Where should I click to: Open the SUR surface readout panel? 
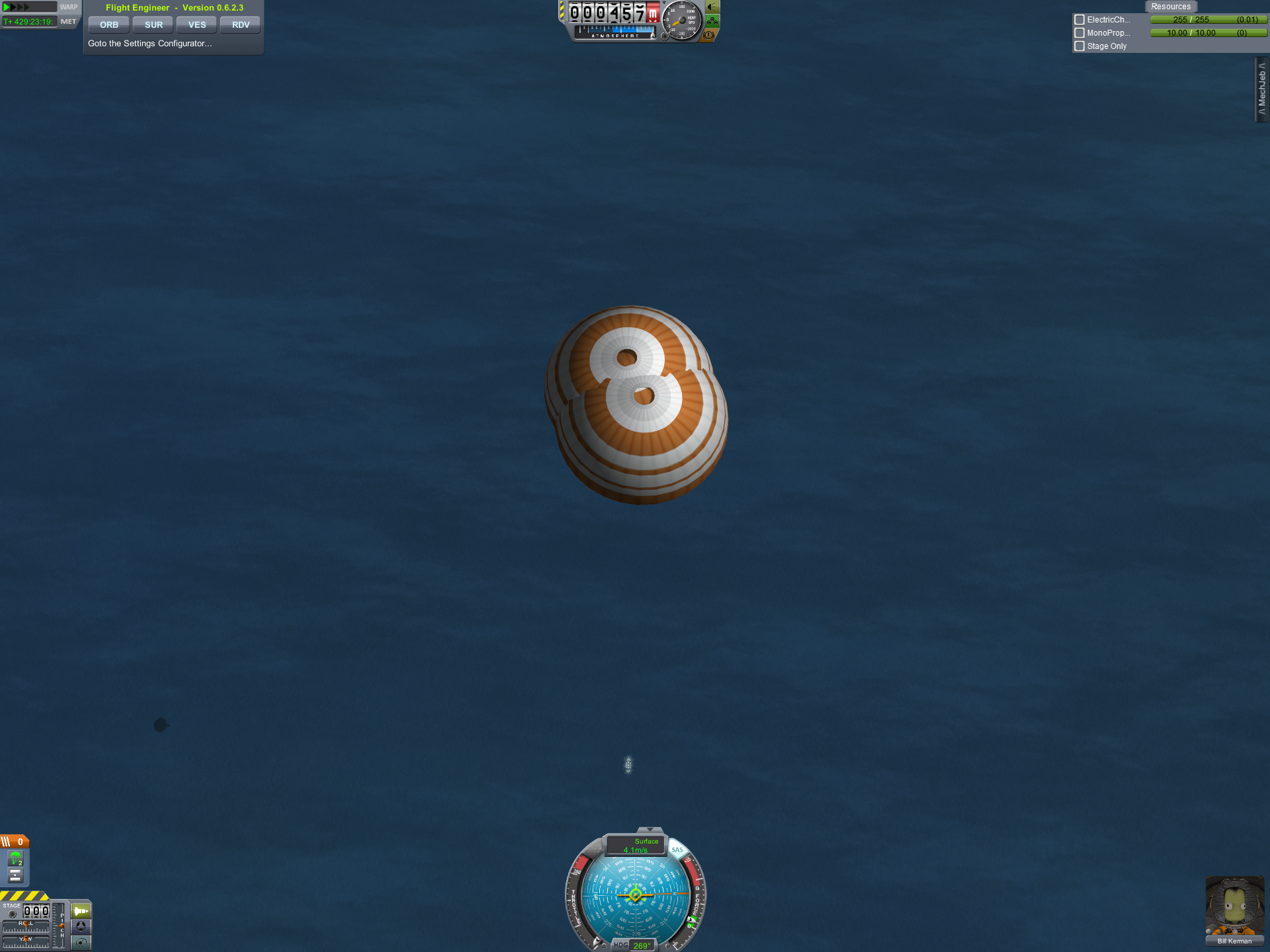pos(153,25)
